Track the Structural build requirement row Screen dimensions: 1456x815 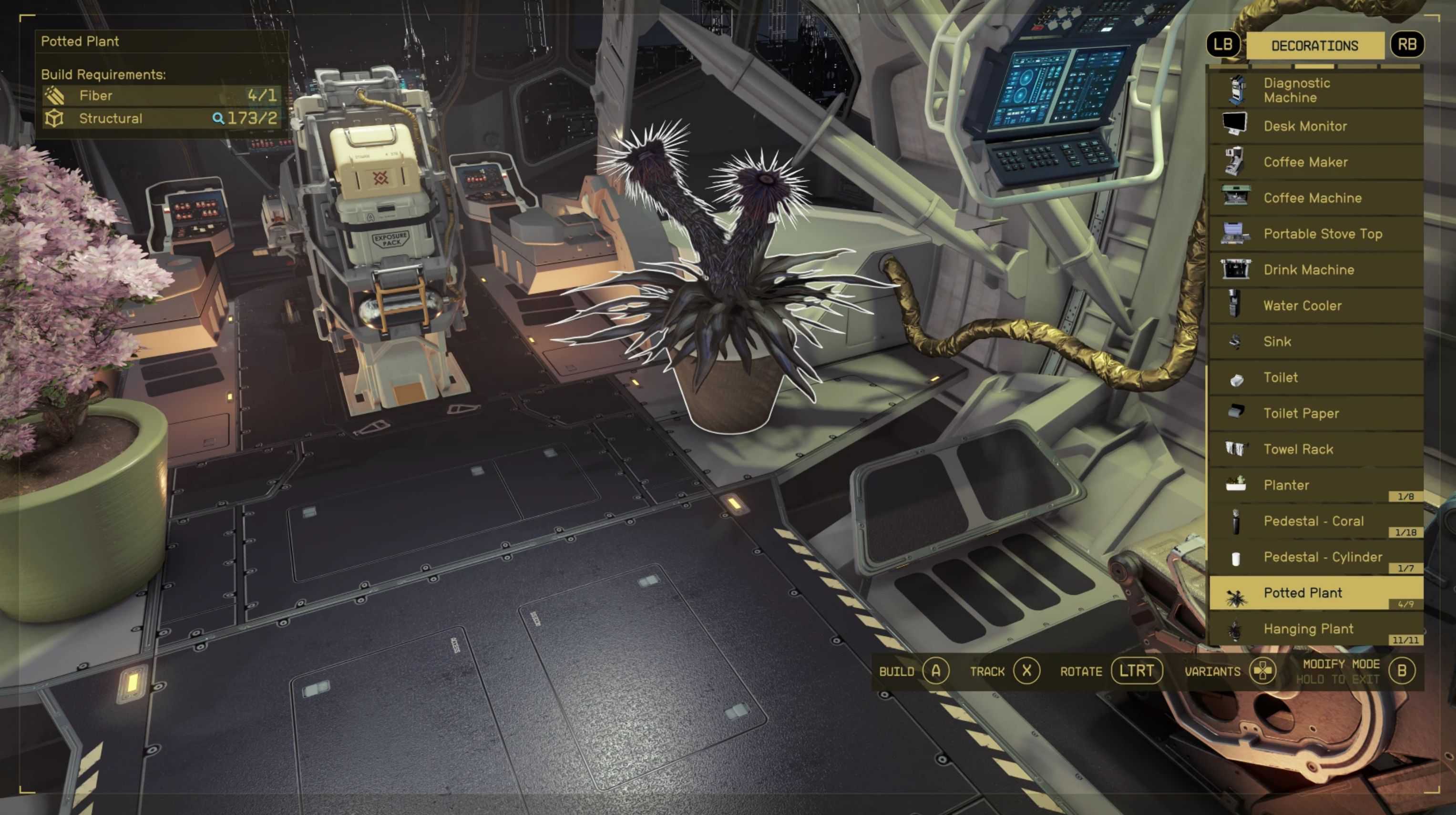(161, 119)
